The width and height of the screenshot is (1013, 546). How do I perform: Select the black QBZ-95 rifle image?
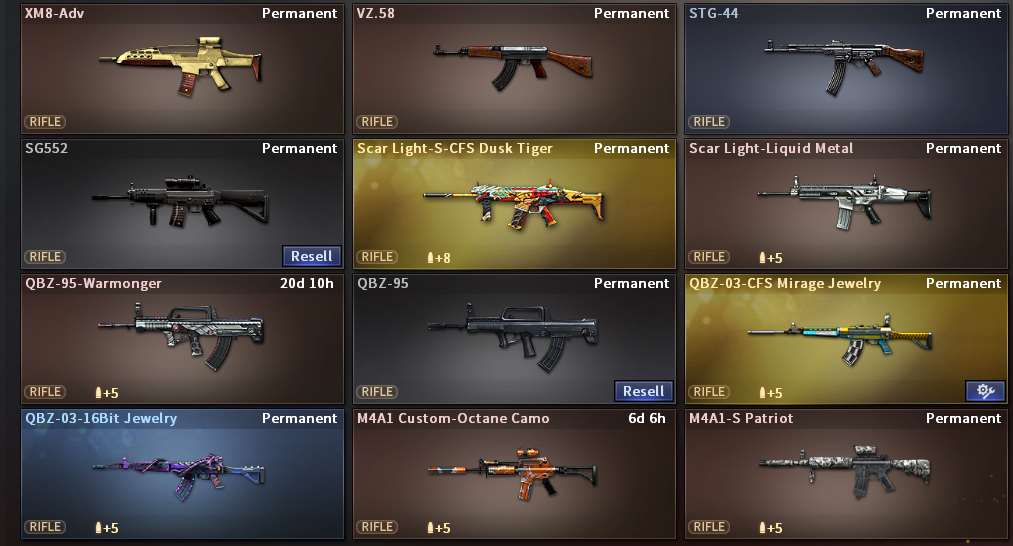(512, 335)
